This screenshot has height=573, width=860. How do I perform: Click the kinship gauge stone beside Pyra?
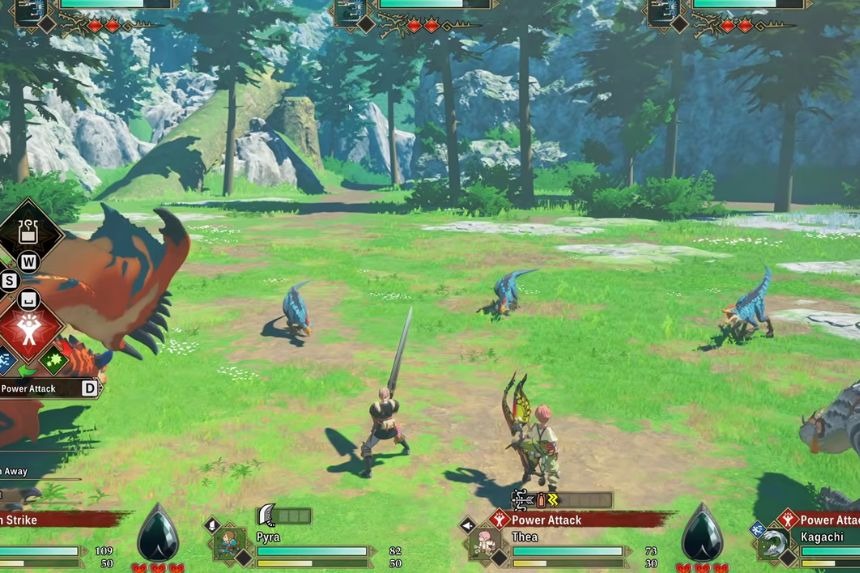point(157,534)
